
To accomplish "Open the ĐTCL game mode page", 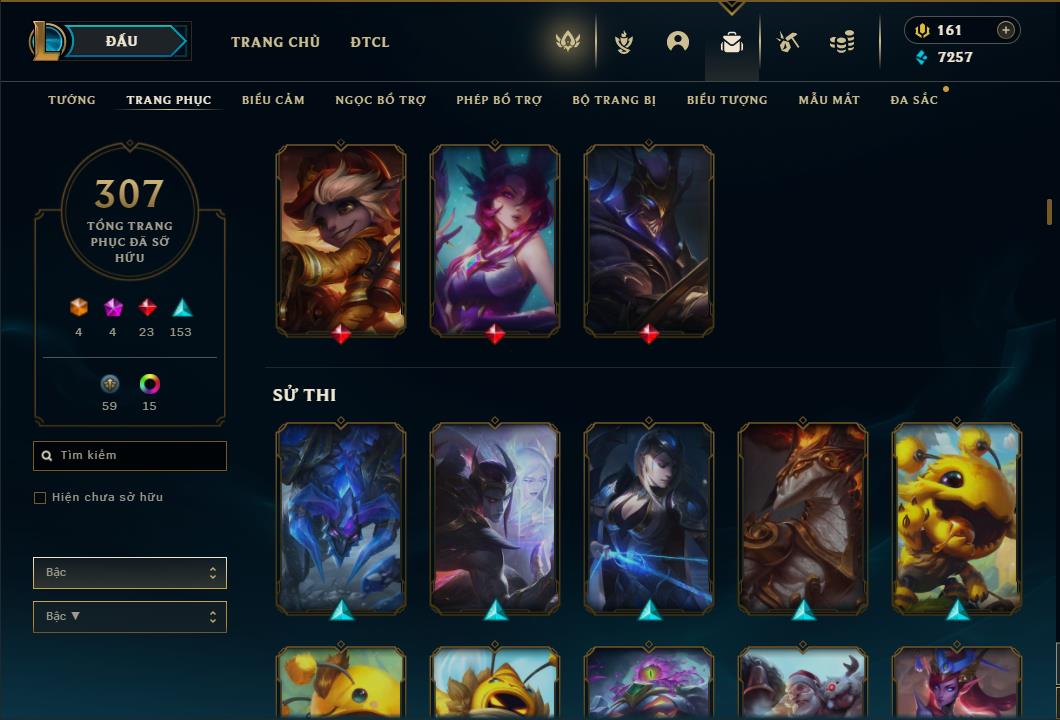I will click(x=370, y=42).
